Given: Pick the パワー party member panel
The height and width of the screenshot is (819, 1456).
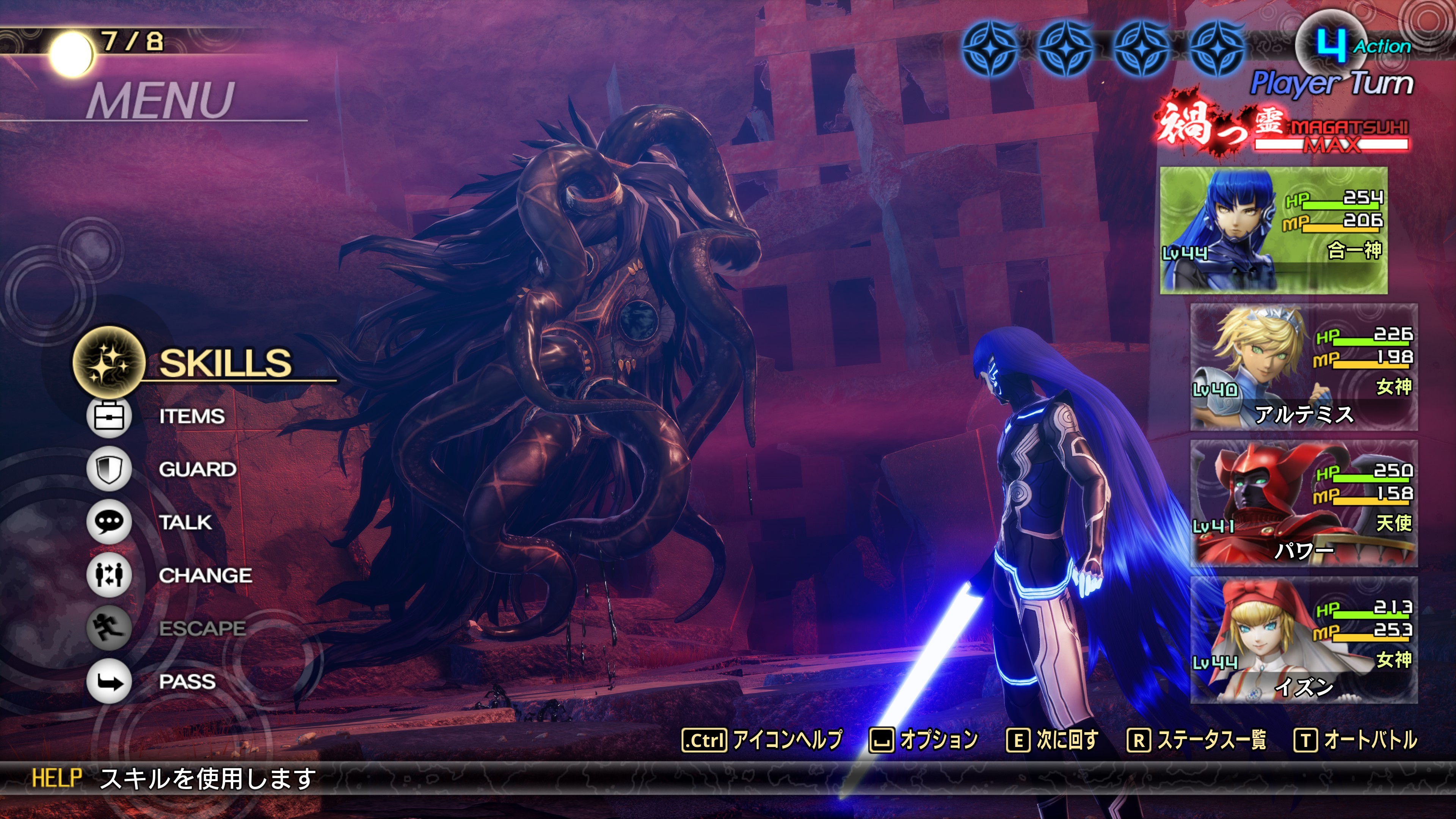Looking at the screenshot, I should pyautogui.click(x=1304, y=503).
